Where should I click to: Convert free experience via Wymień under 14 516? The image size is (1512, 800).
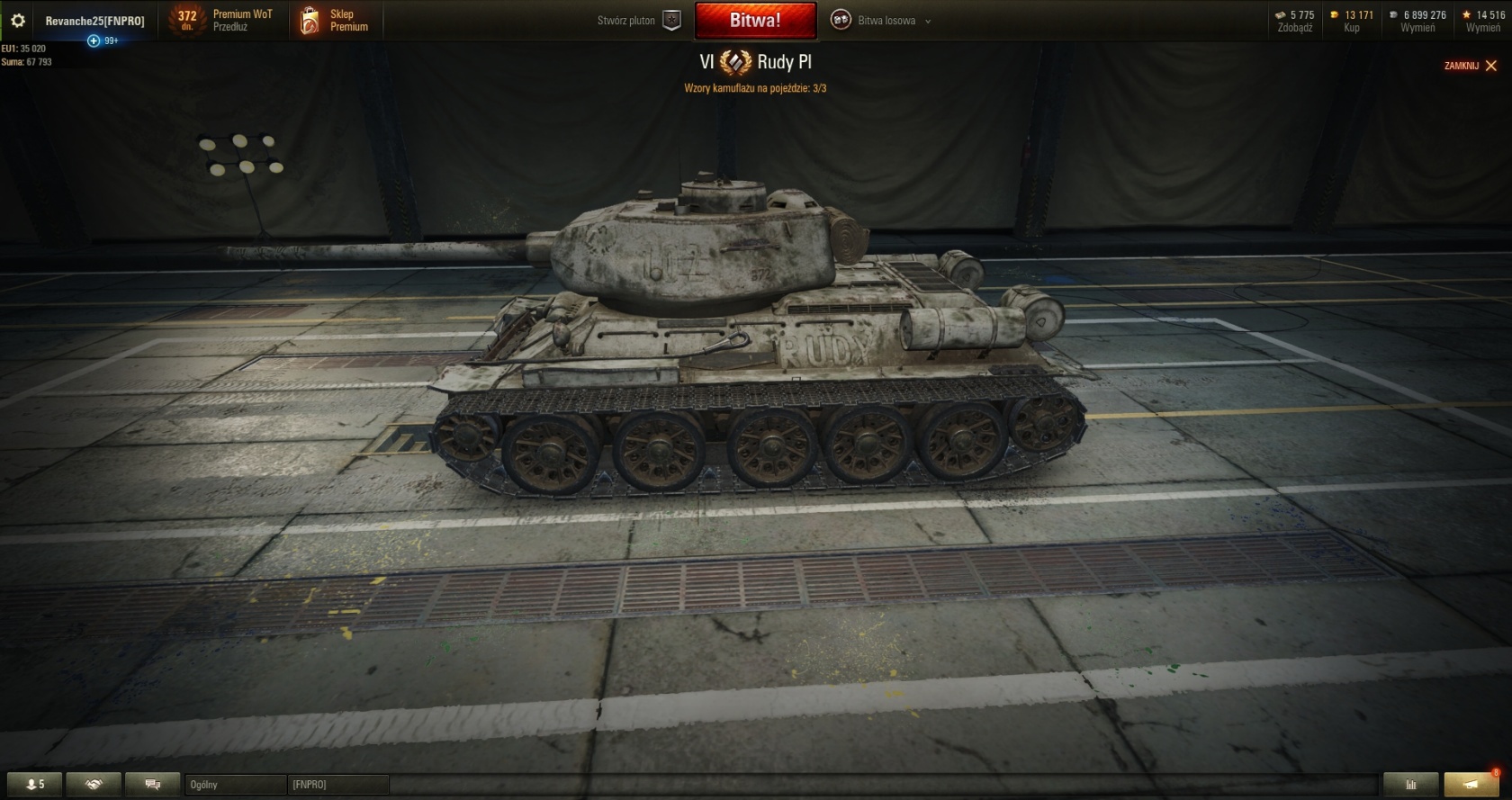point(1482,28)
